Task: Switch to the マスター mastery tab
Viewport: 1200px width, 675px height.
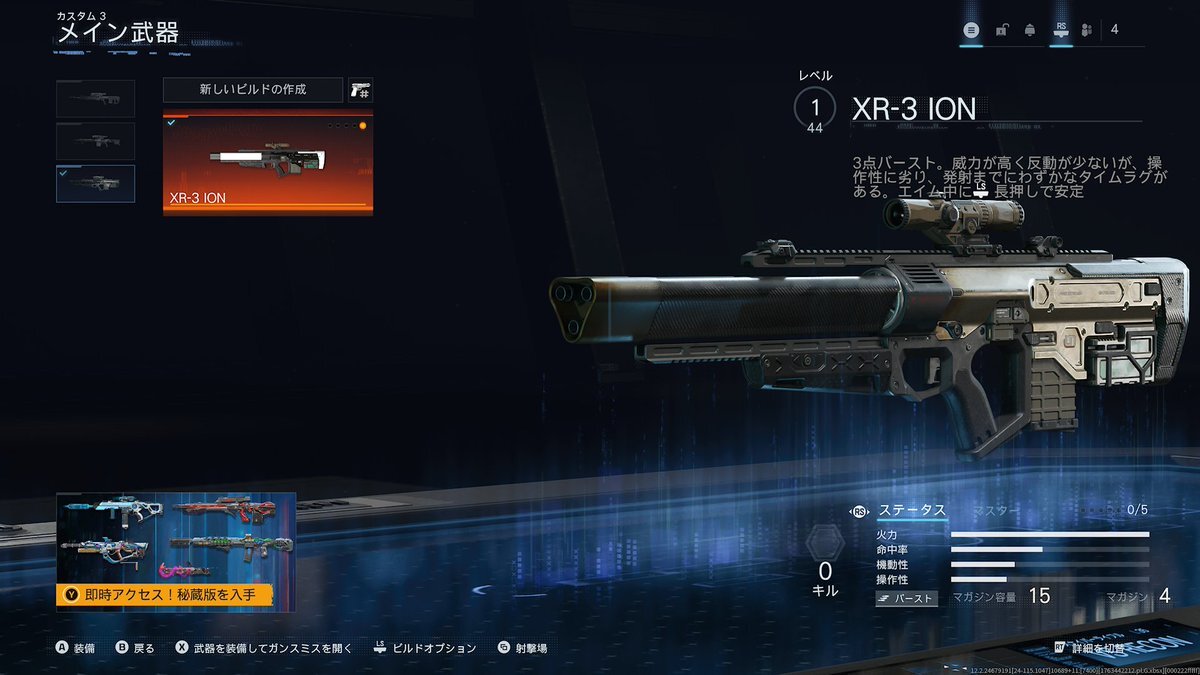Action: pos(996,510)
